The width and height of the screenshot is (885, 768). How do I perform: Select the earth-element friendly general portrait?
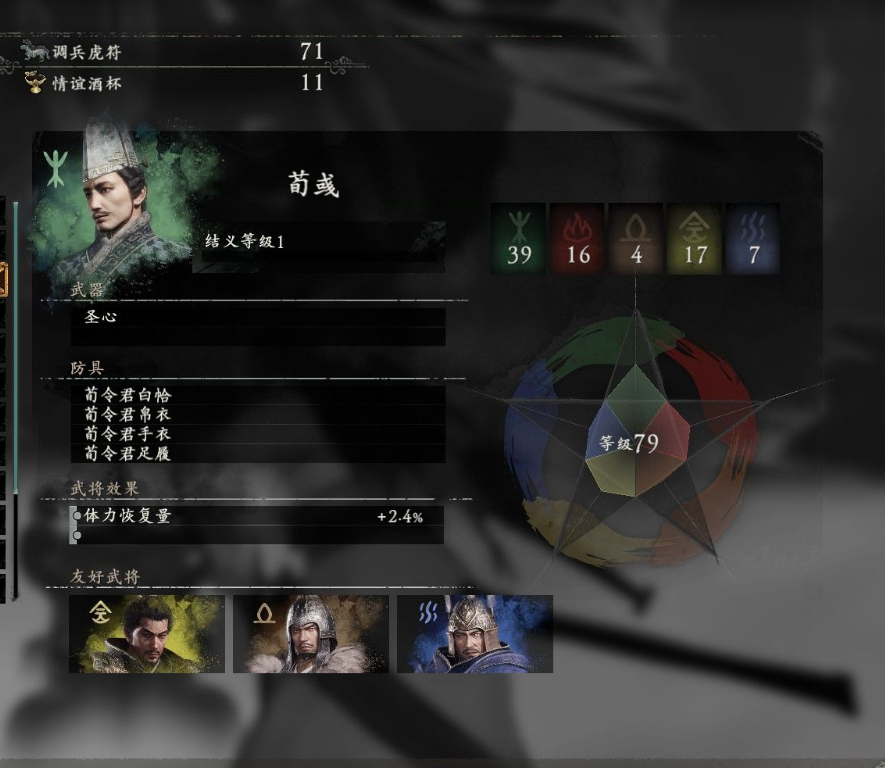[x=311, y=634]
